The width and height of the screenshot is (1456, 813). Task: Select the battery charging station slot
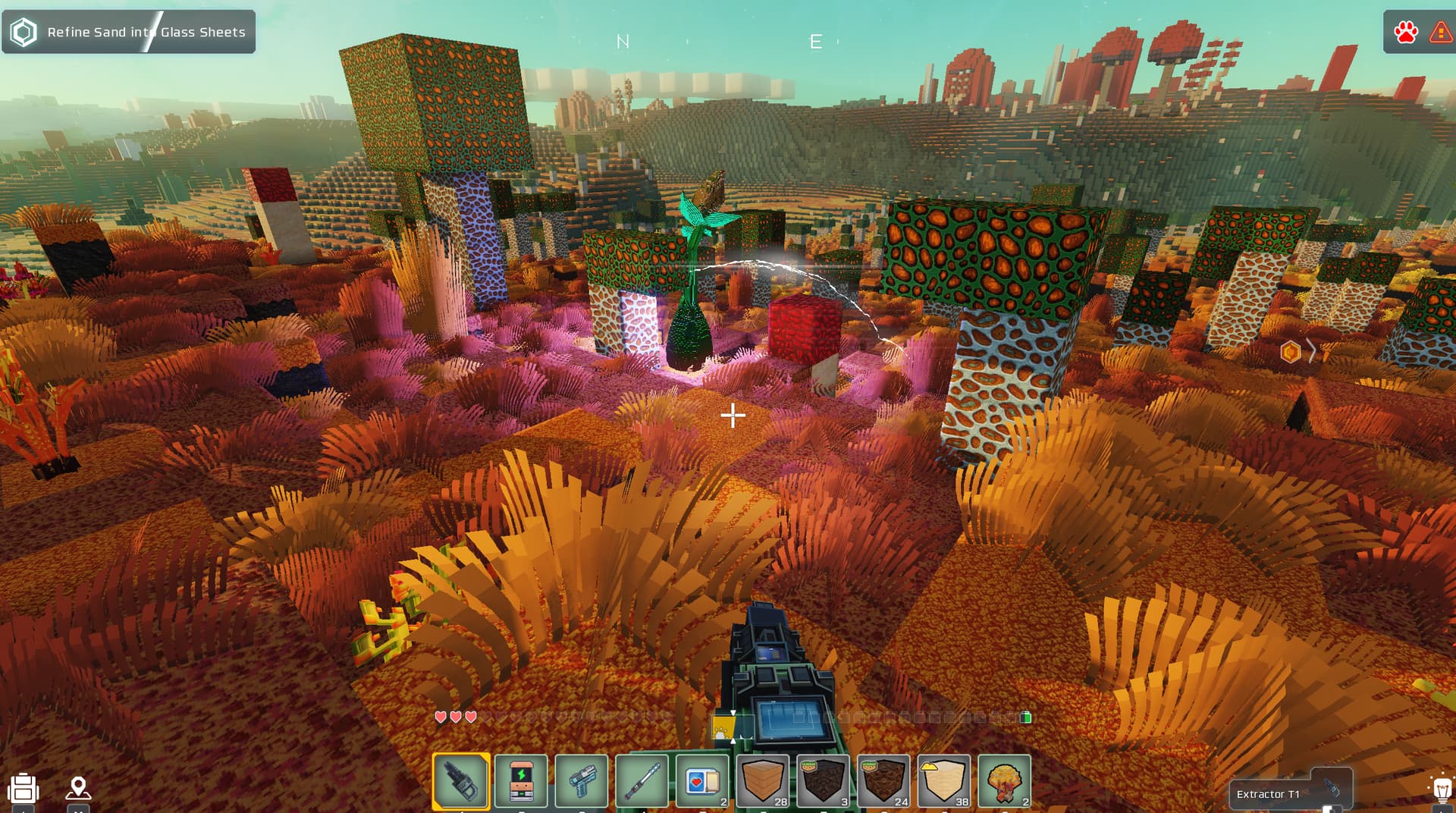(521, 780)
